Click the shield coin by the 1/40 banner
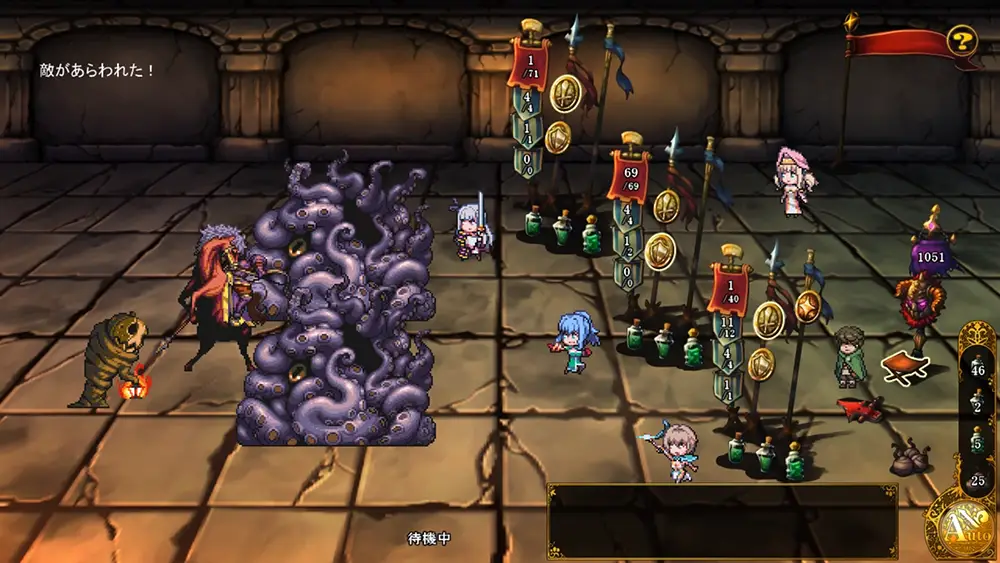This screenshot has width=1000, height=563. [x=761, y=364]
